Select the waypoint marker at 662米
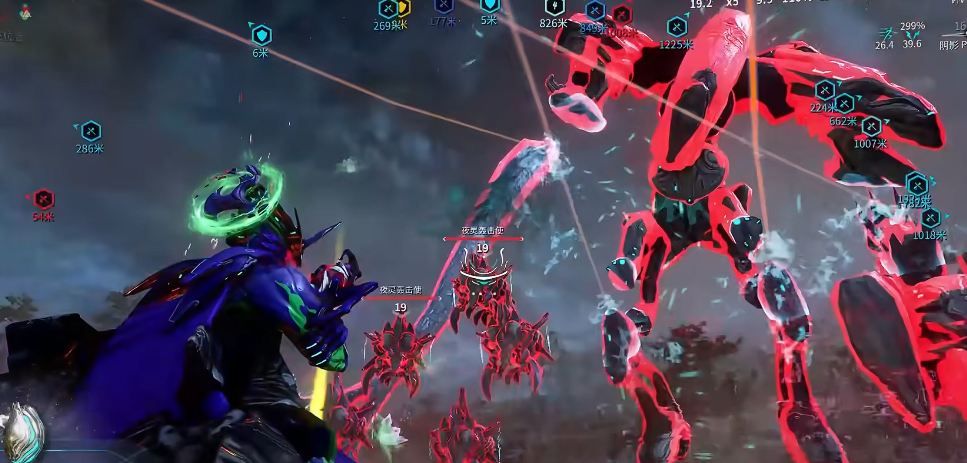 tap(844, 104)
